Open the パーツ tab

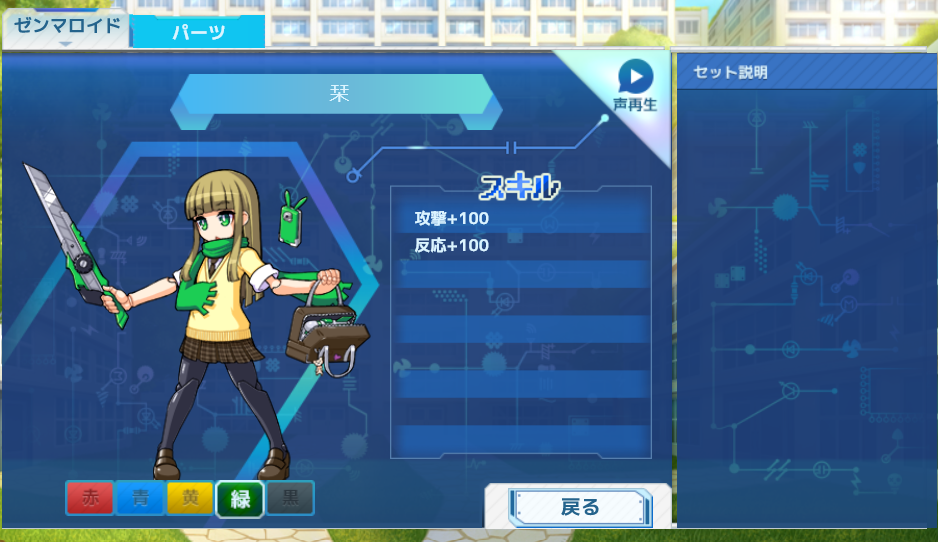[198, 32]
